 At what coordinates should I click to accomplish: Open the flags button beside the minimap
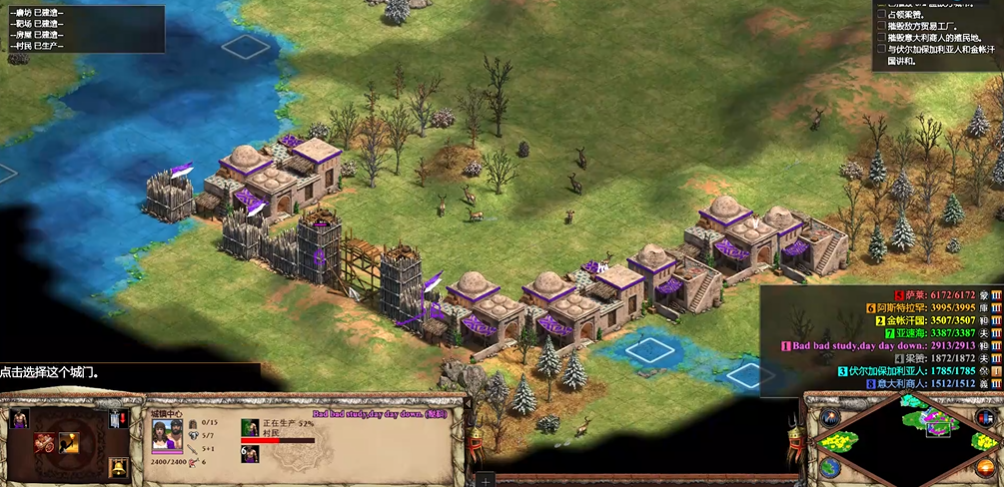[986, 417]
